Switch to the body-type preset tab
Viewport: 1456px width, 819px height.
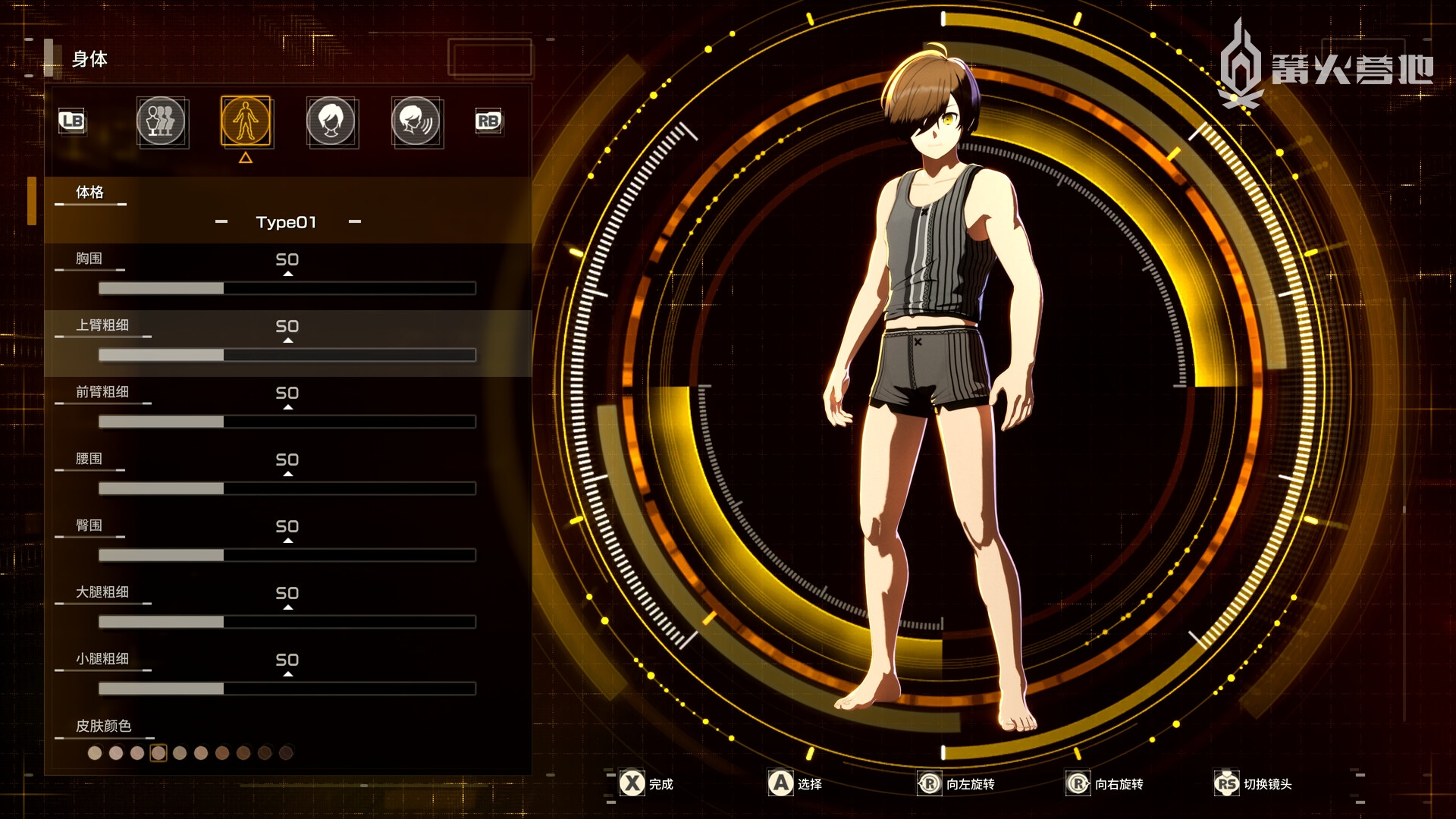coord(161,121)
